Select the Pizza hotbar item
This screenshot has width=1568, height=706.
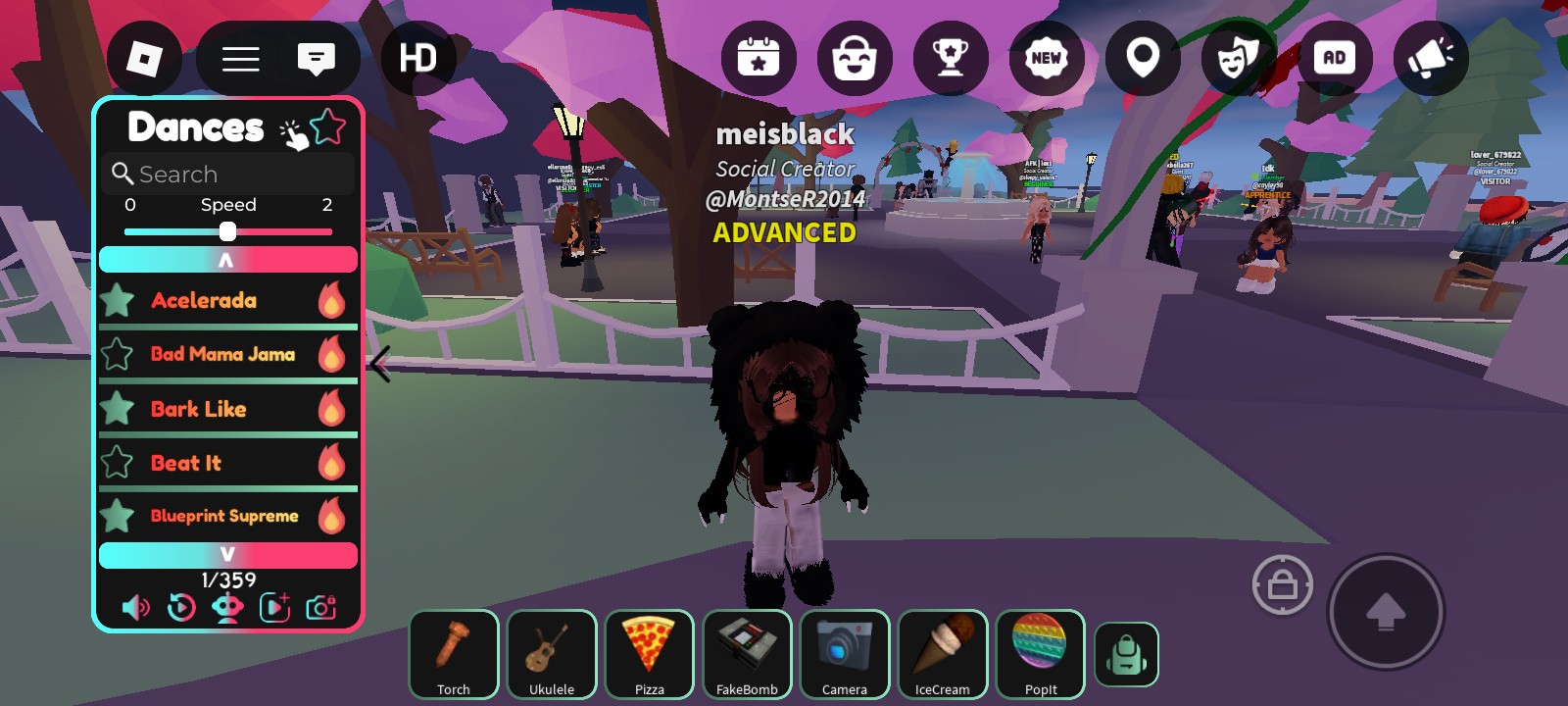pyautogui.click(x=649, y=654)
